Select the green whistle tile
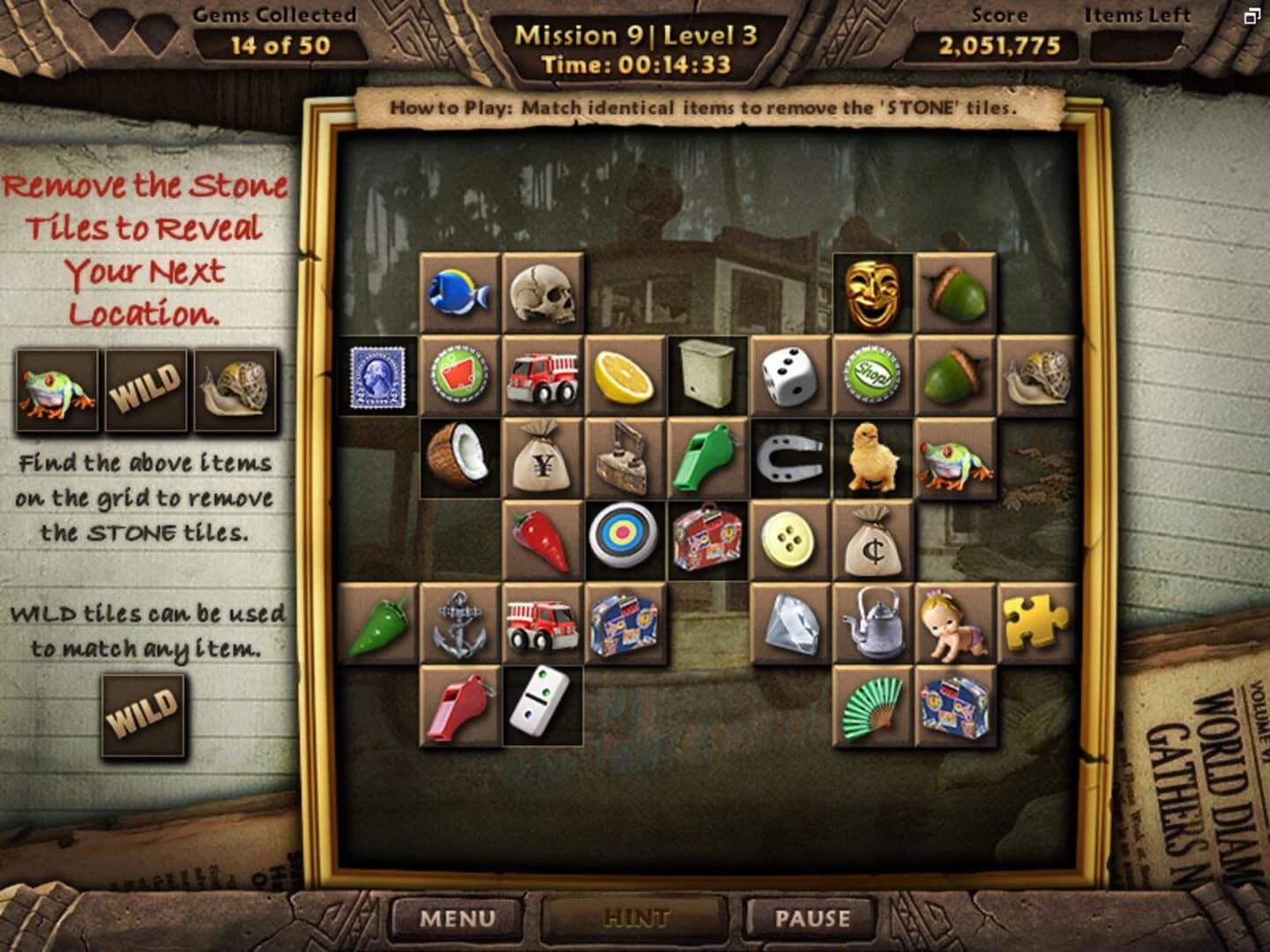The height and width of the screenshot is (952, 1270). click(707, 457)
